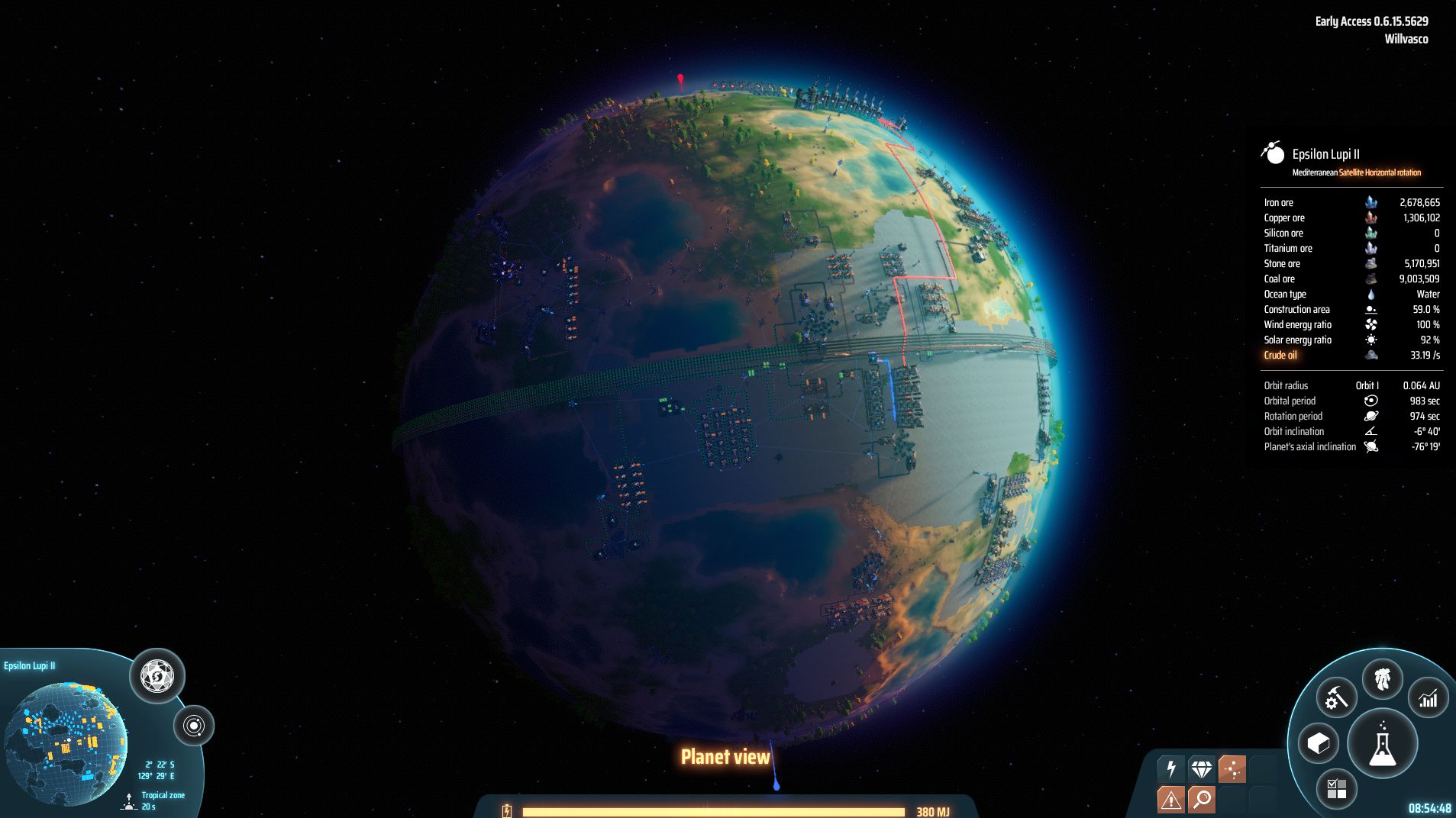
Task: Toggle the warning triangle alert indicator
Action: pos(1170,799)
